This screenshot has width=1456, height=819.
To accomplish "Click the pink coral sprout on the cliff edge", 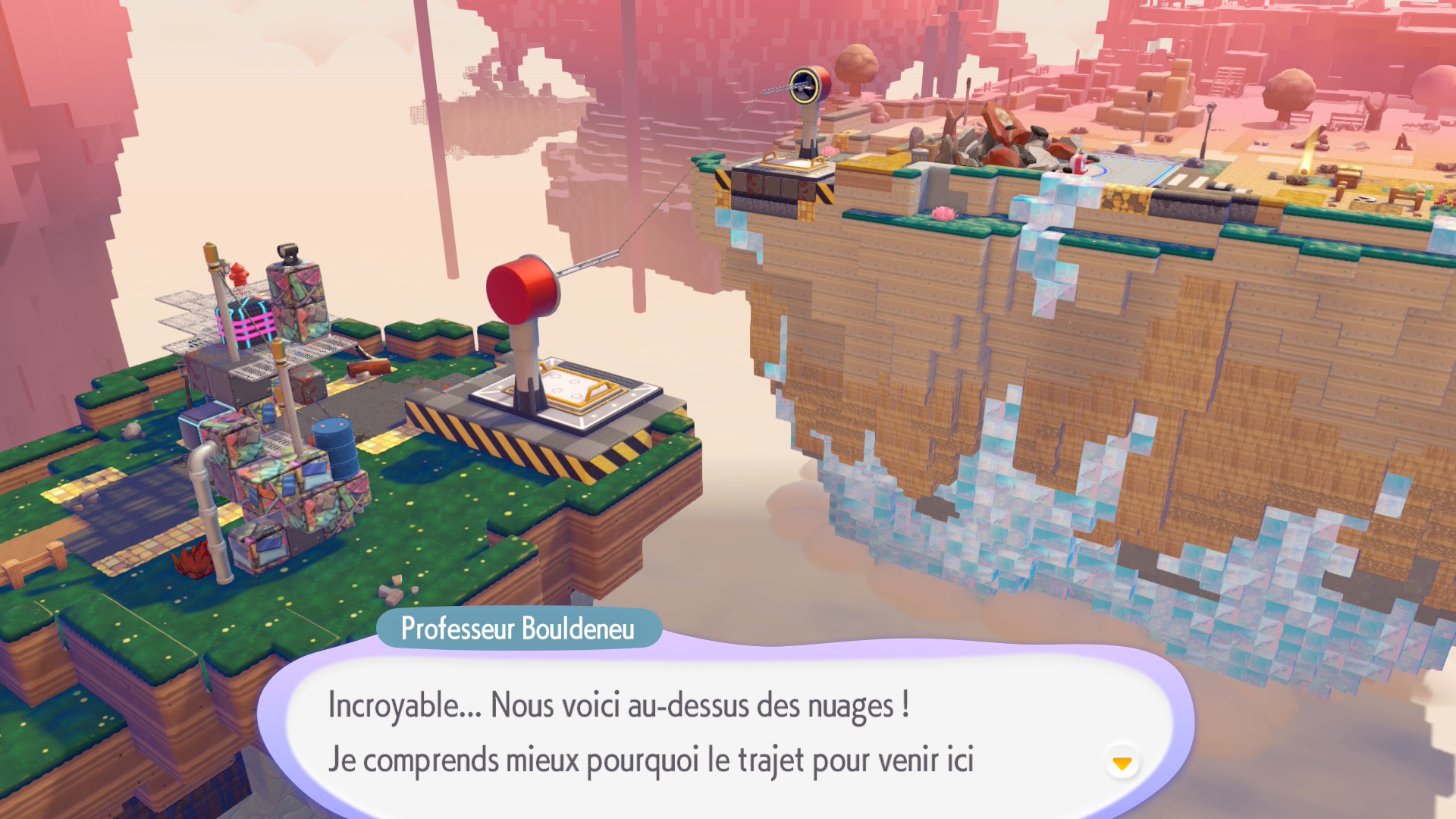I will pos(943,214).
